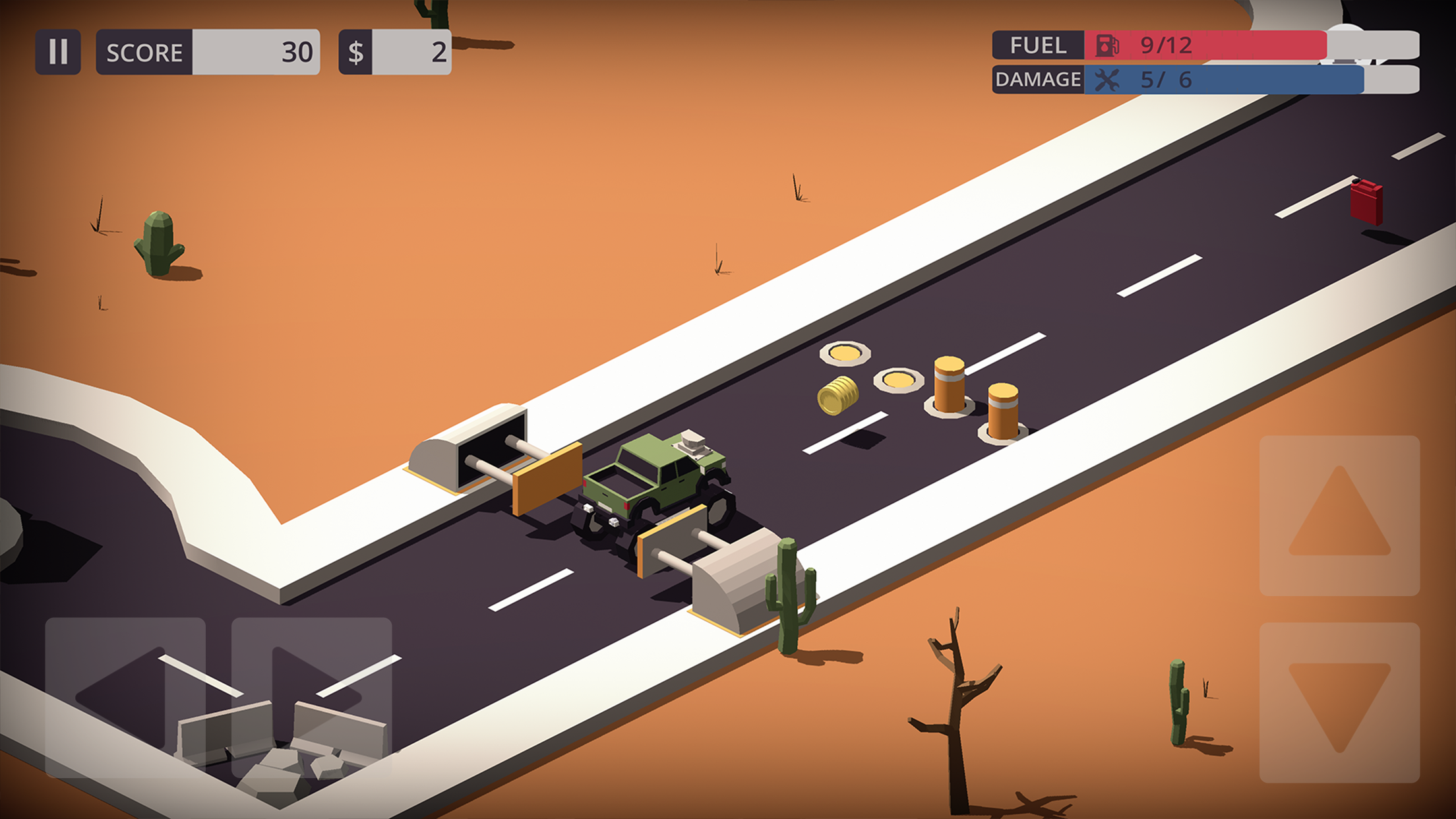The image size is (1456, 819).
Task: Pause the game with the pause button
Action: tap(58, 51)
